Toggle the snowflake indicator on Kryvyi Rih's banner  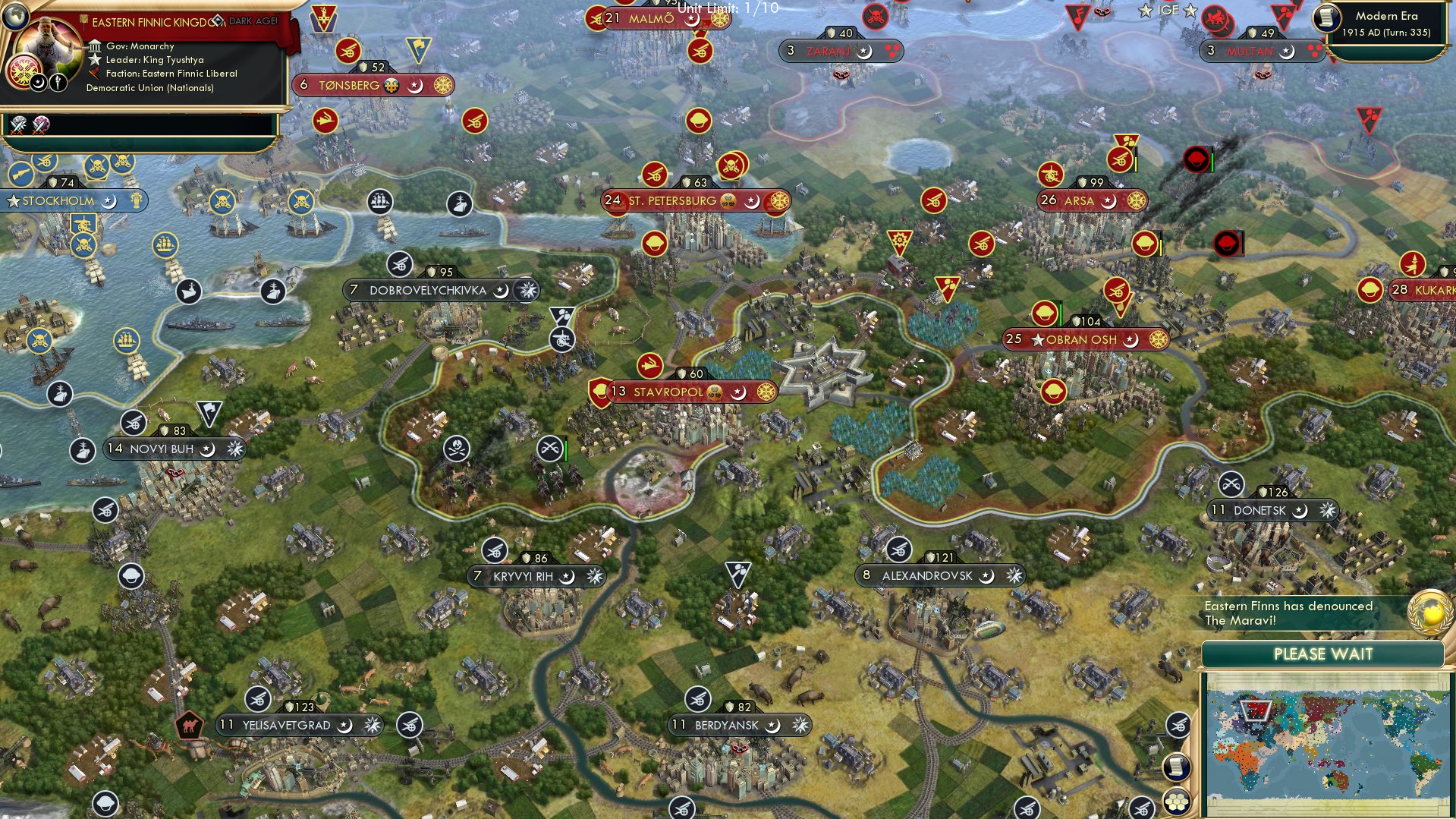point(594,576)
